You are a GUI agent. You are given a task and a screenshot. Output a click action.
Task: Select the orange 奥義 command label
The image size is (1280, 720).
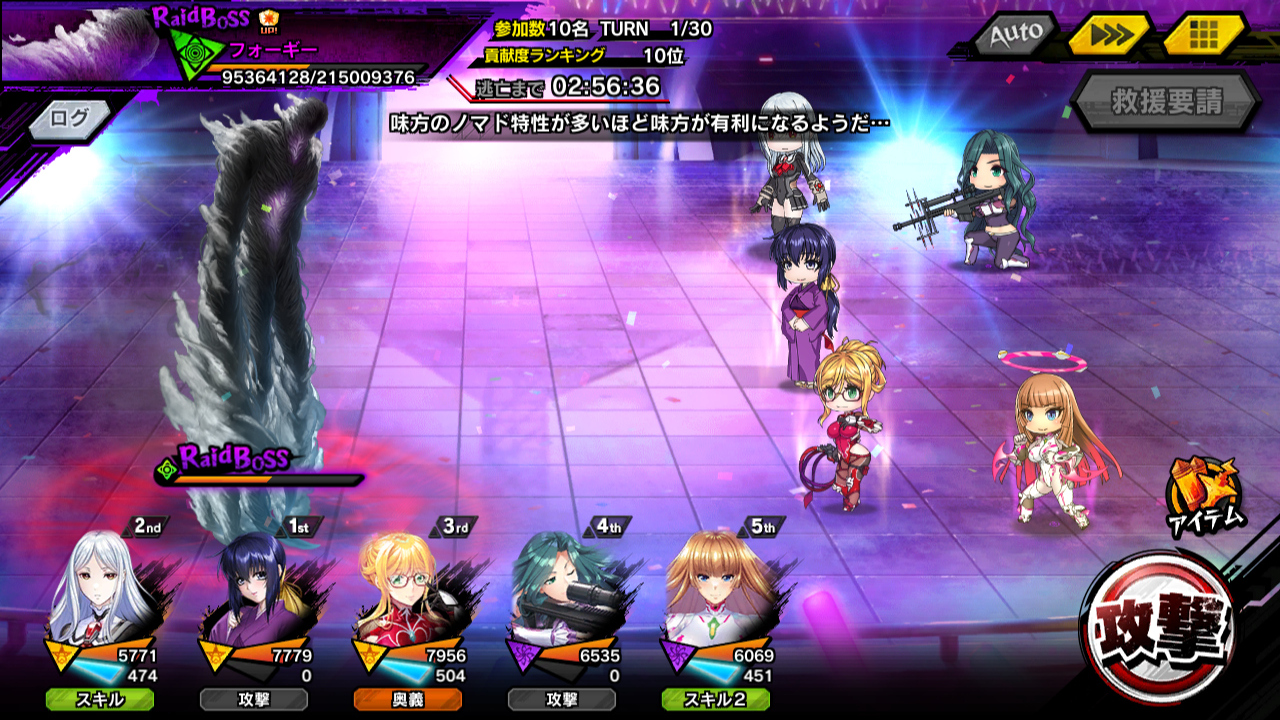click(408, 699)
